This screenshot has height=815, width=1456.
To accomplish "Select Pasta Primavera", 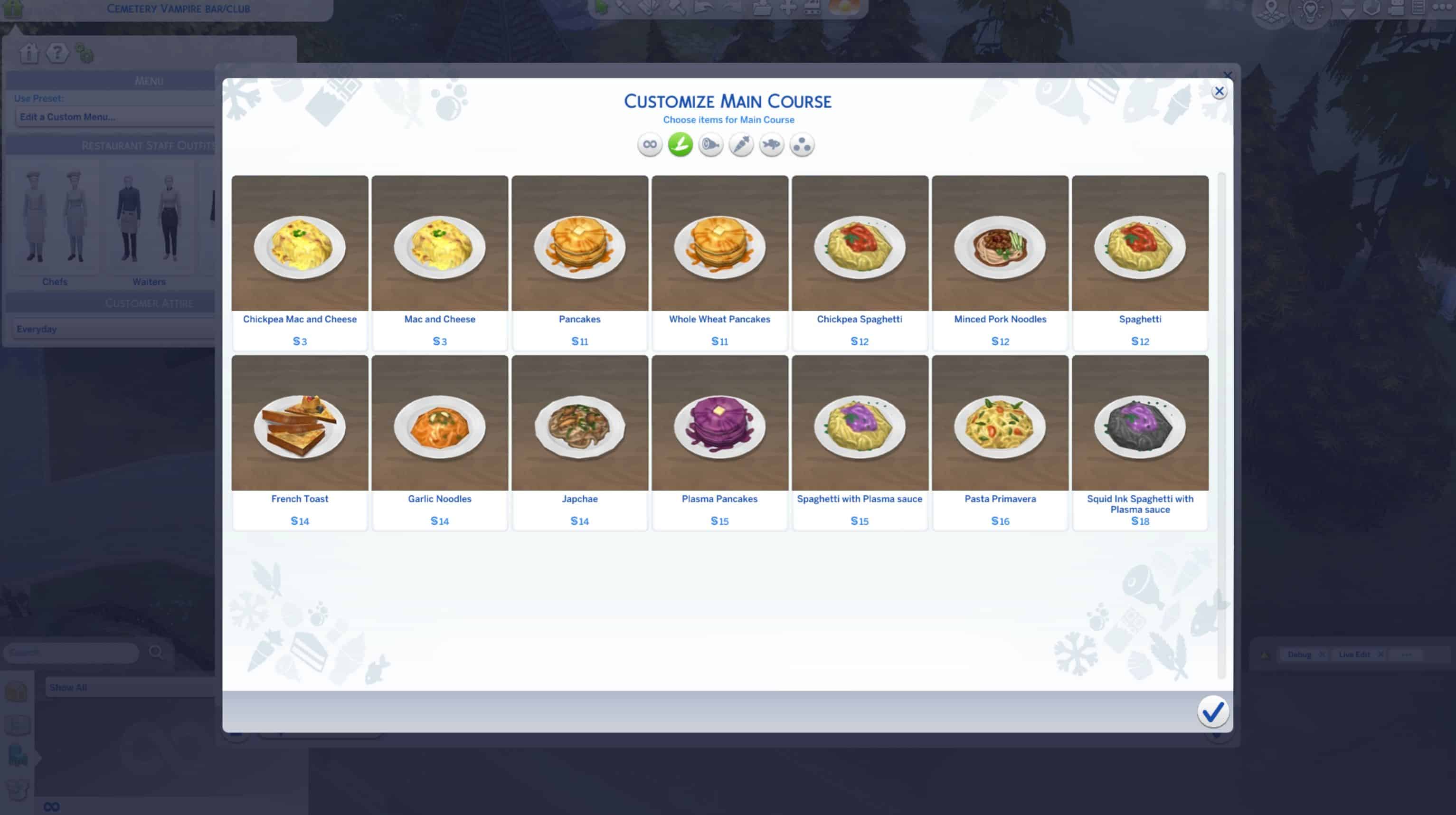I will (x=1000, y=428).
